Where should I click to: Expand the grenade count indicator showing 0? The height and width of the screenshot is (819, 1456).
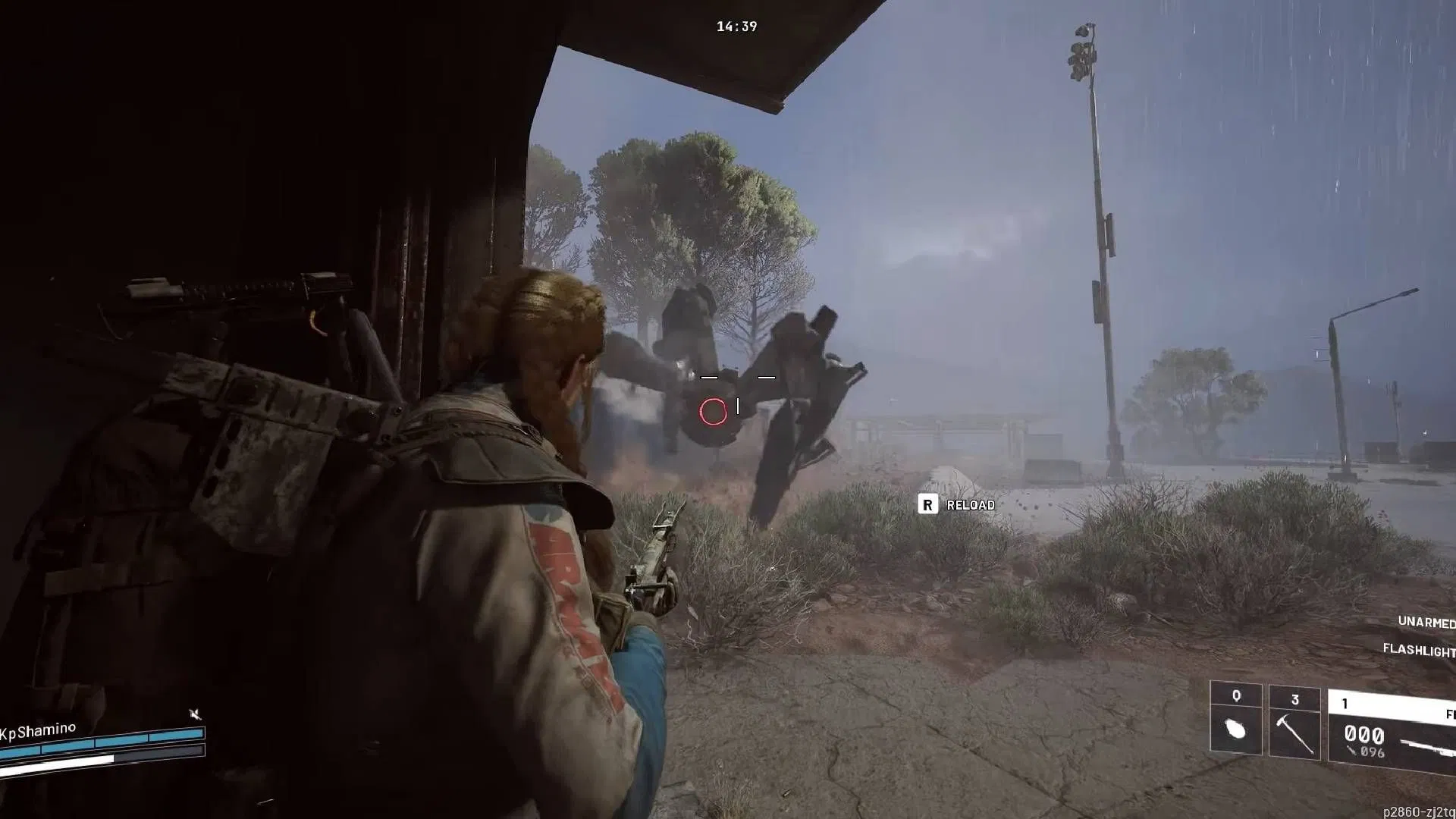[x=1236, y=695]
